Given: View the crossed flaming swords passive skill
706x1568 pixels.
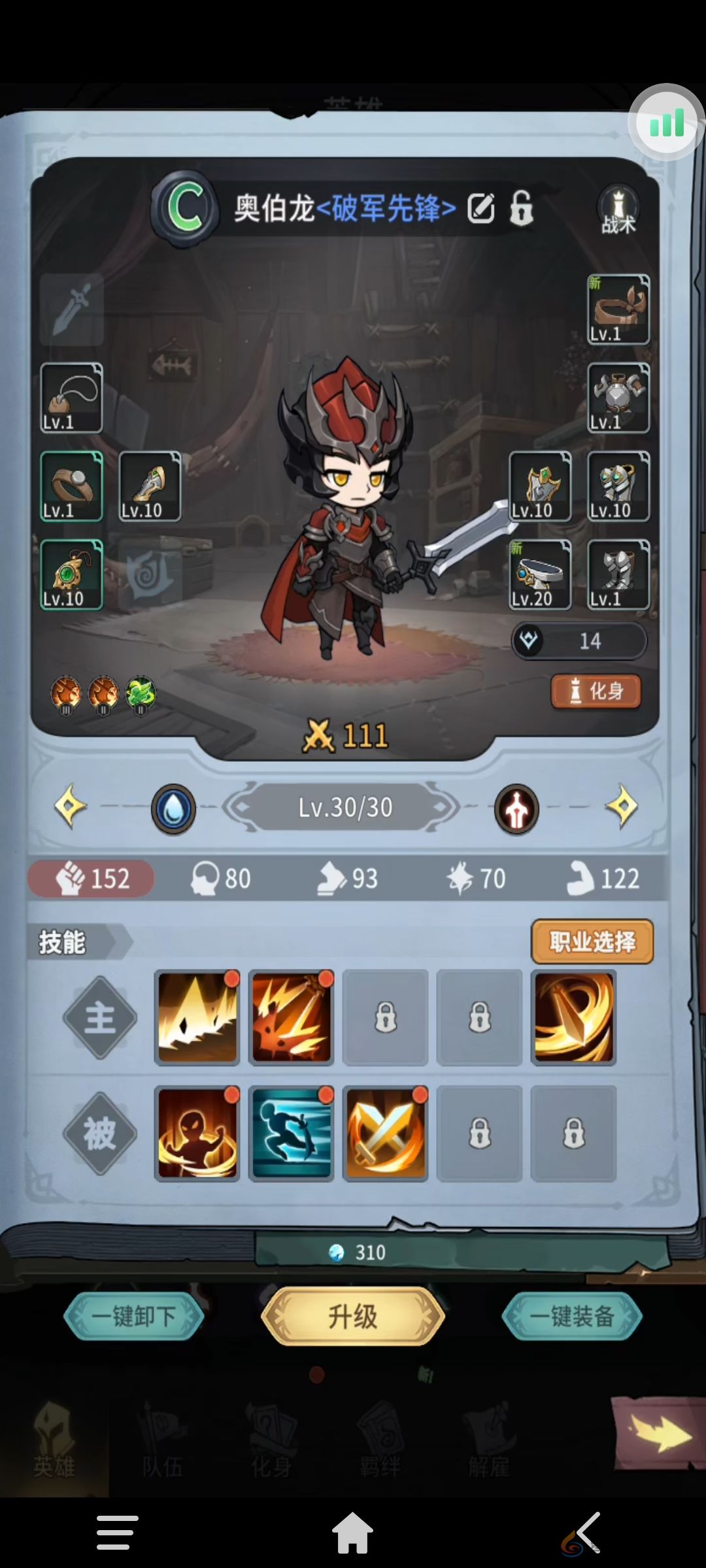Looking at the screenshot, I should [386, 1134].
